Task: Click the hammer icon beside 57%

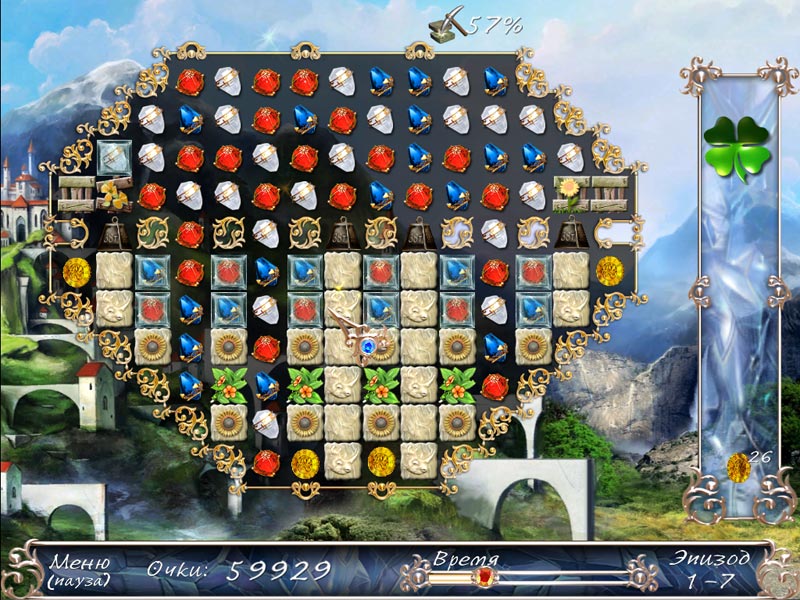Action: coord(438,23)
